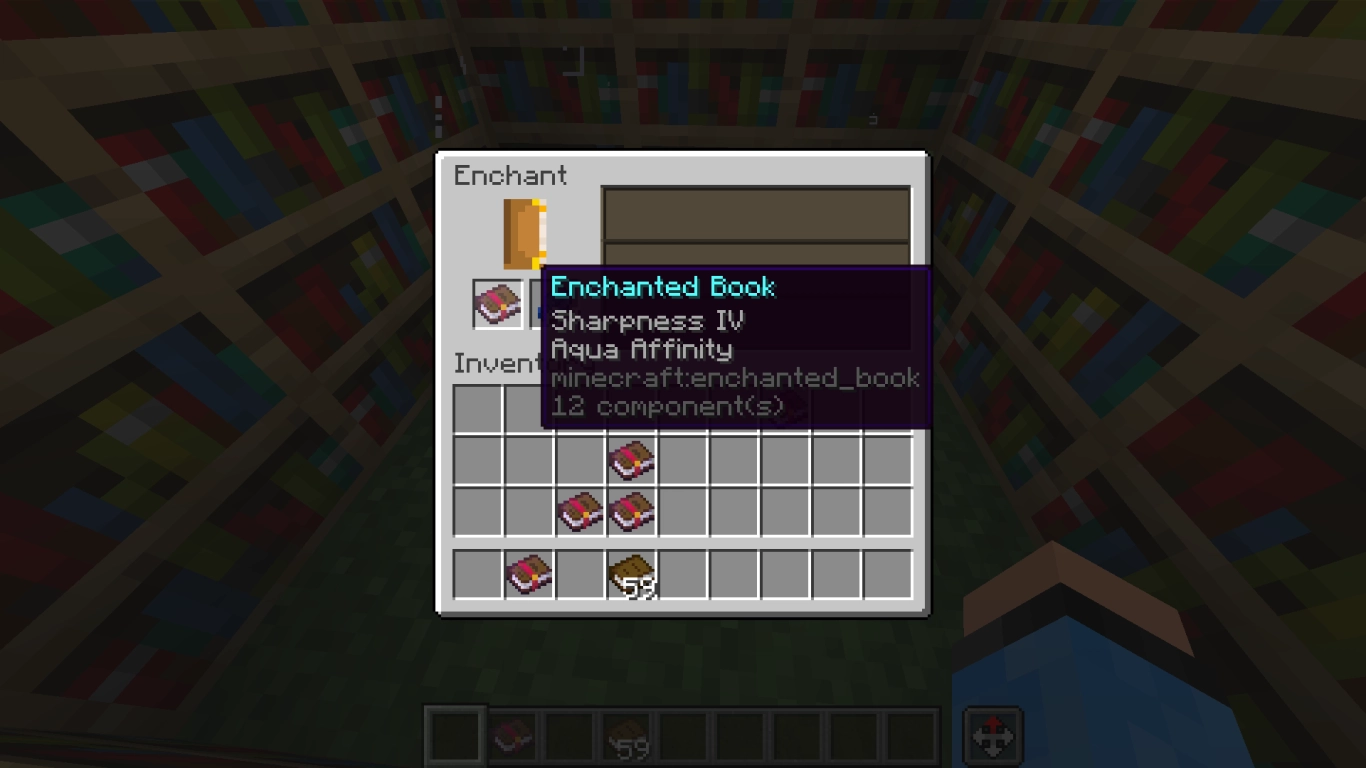The width and height of the screenshot is (1366, 768).
Task: Click the empty slot right of the lapis stack
Action: 681,573
